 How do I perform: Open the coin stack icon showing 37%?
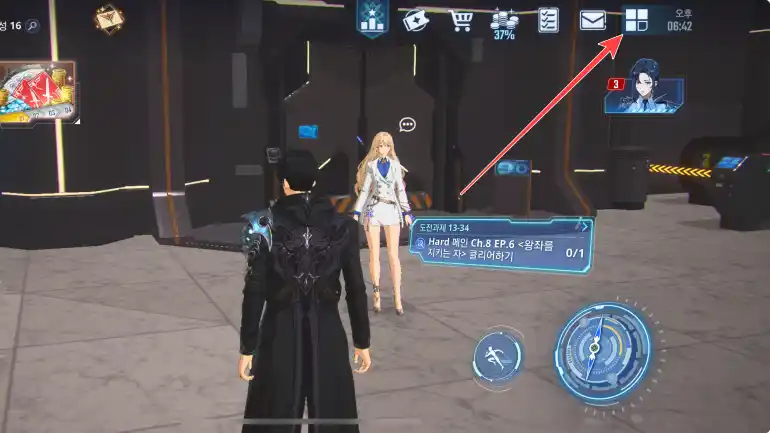click(504, 22)
